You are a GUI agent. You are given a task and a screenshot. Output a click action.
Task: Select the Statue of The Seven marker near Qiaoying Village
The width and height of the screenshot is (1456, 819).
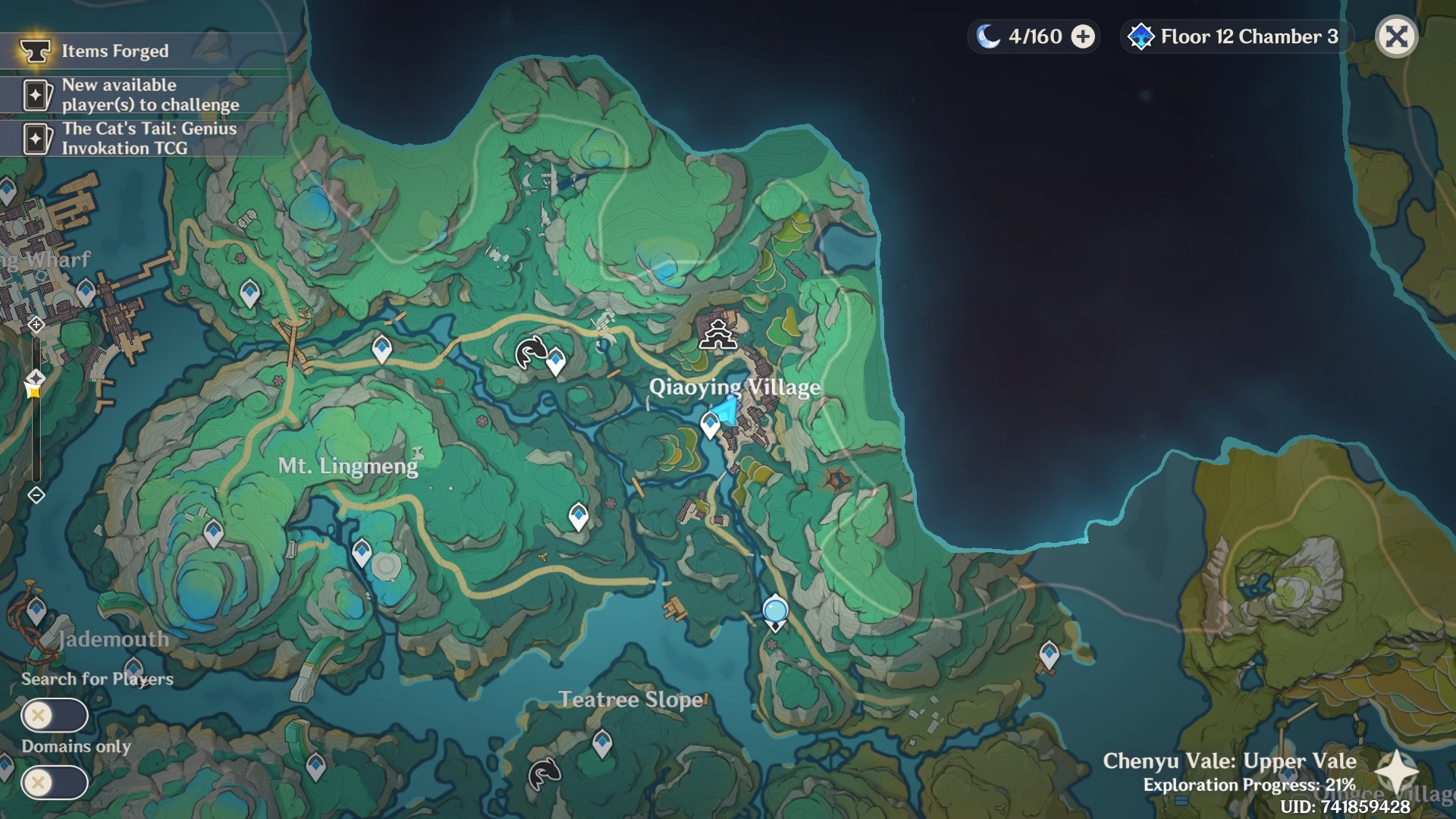[x=717, y=334]
